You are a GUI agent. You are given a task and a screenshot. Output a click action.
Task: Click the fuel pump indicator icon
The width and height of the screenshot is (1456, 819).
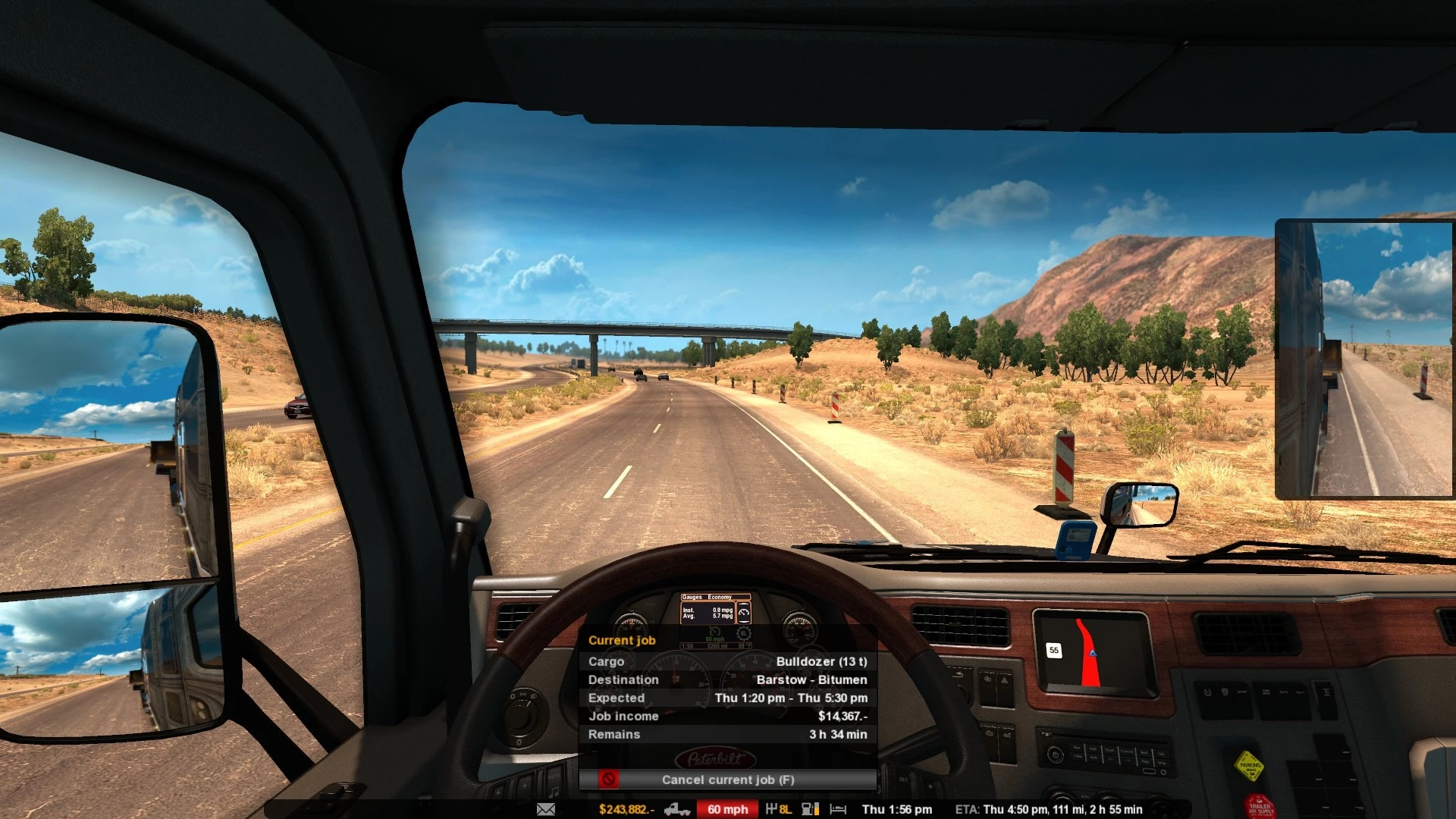pos(810,809)
